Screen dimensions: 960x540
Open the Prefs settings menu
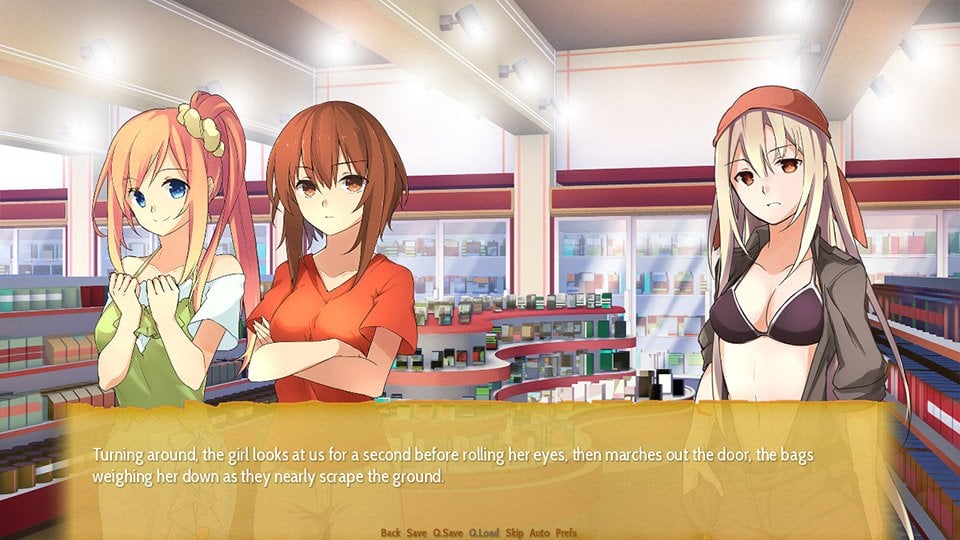coord(566,533)
